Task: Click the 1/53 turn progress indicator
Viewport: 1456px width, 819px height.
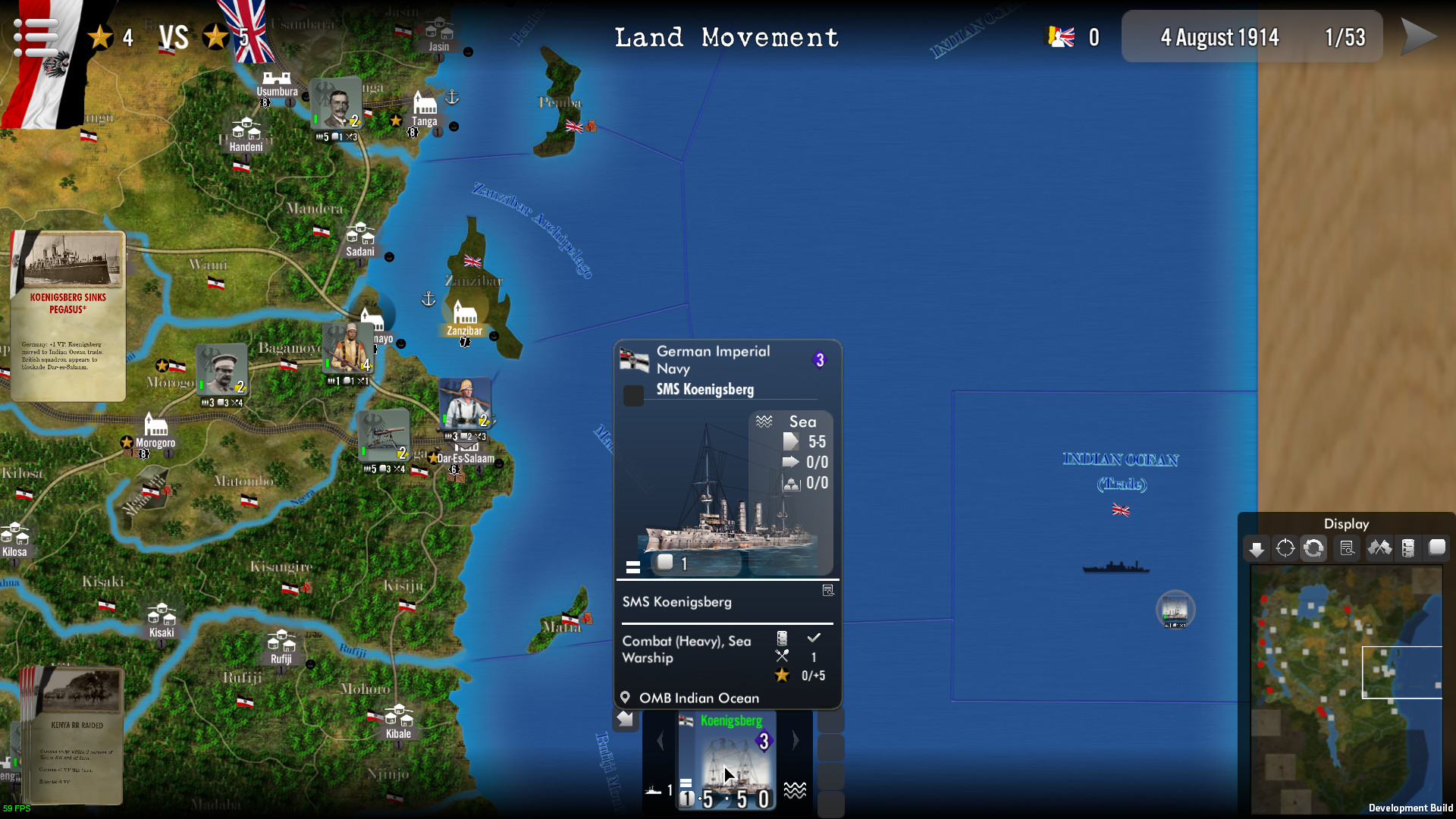Action: [x=1346, y=36]
